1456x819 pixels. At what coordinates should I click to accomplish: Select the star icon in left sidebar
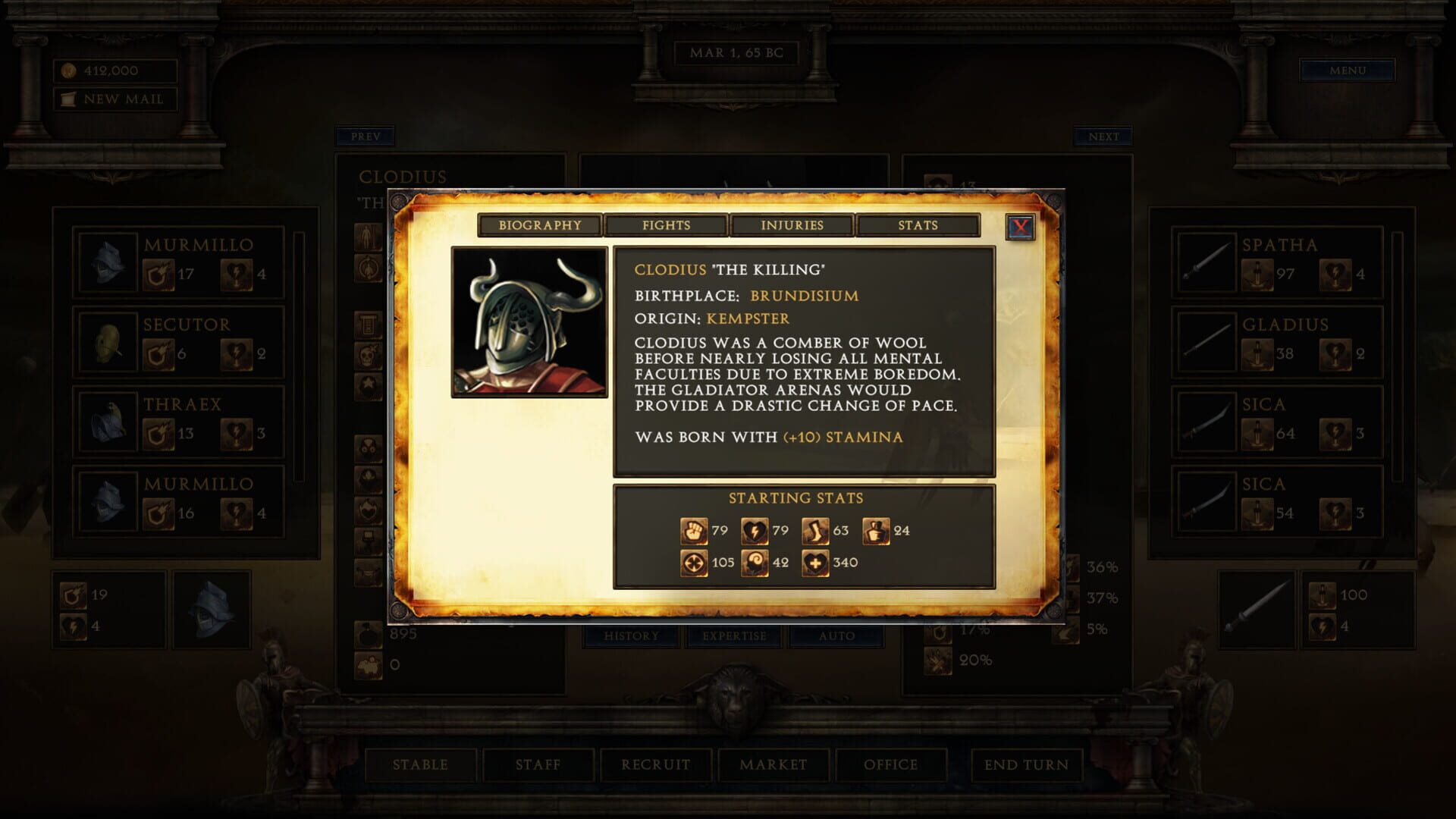coord(369,383)
